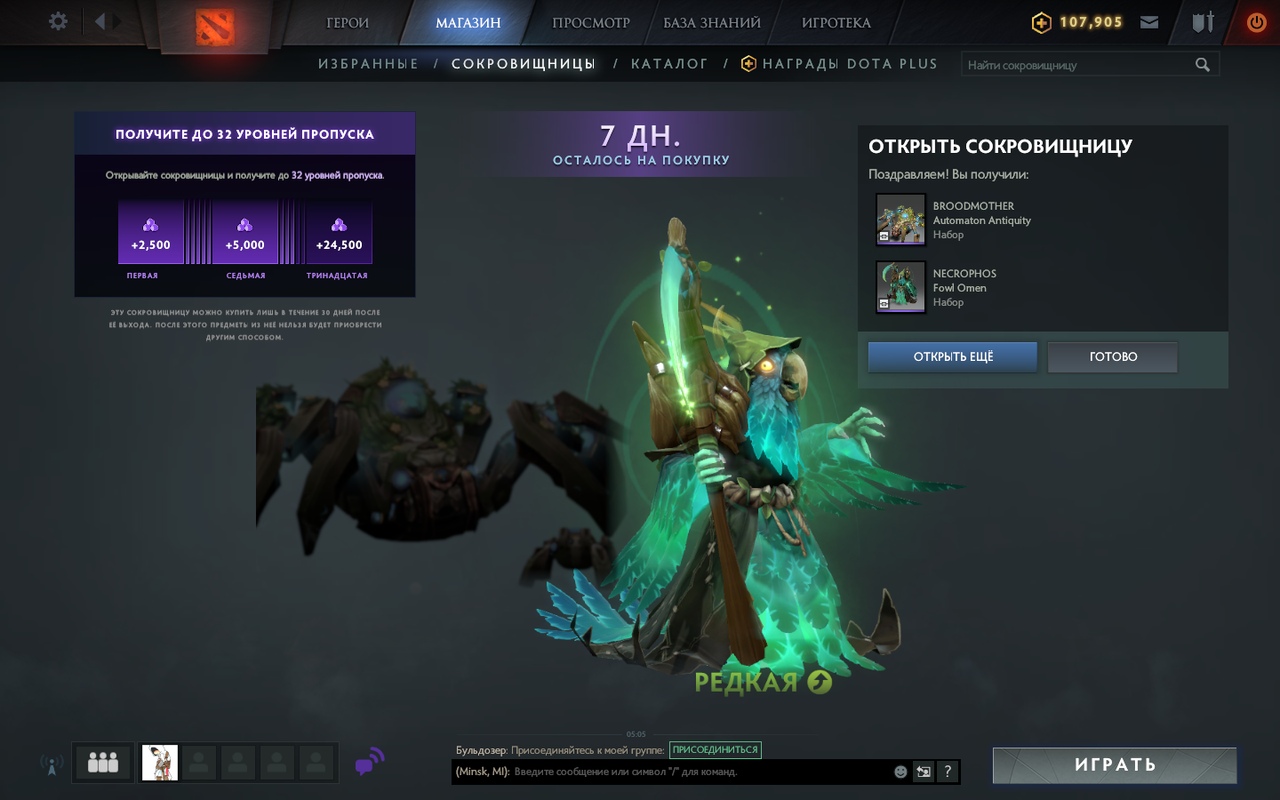Switch to the Просмотр tab
This screenshot has width=1280, height=800.
[x=591, y=22]
